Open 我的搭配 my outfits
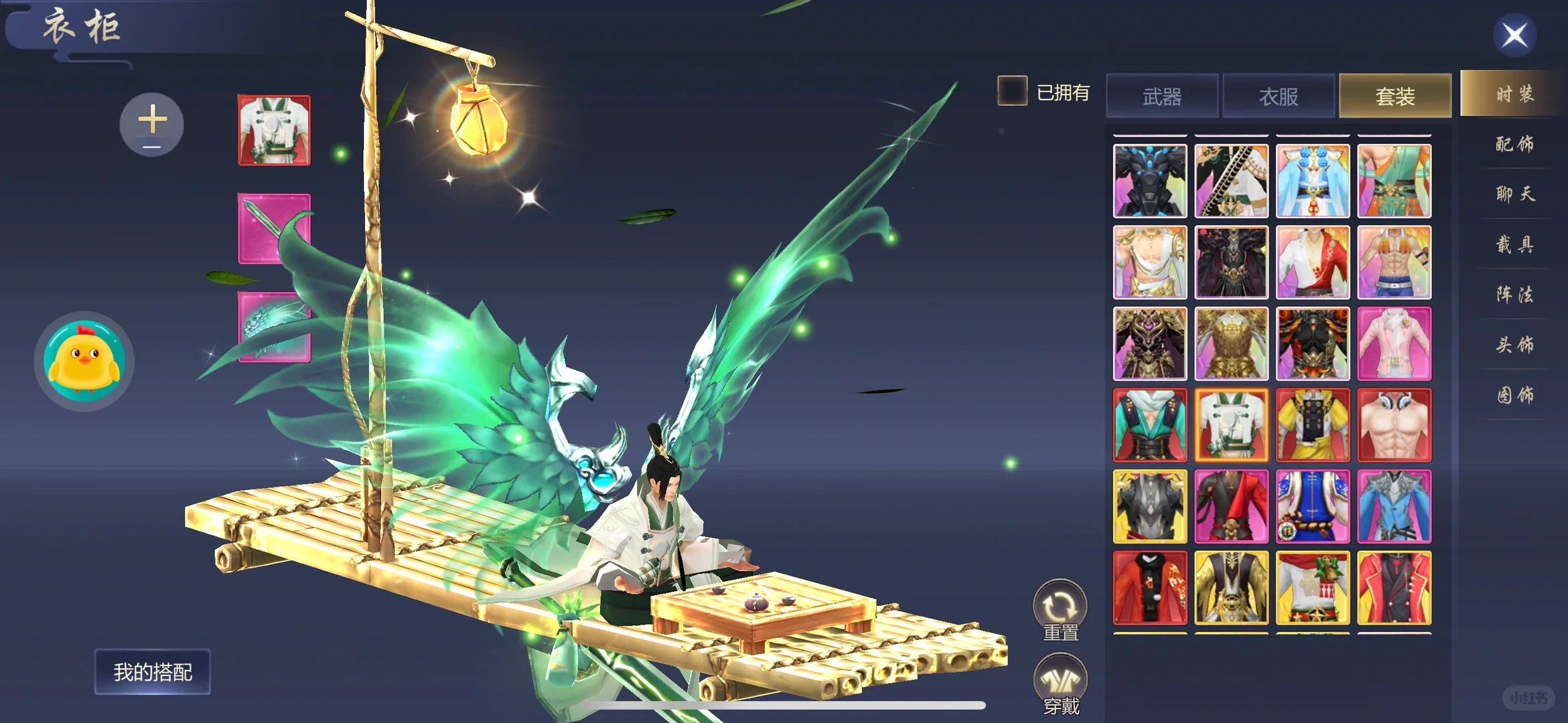1568x723 pixels. [153, 671]
